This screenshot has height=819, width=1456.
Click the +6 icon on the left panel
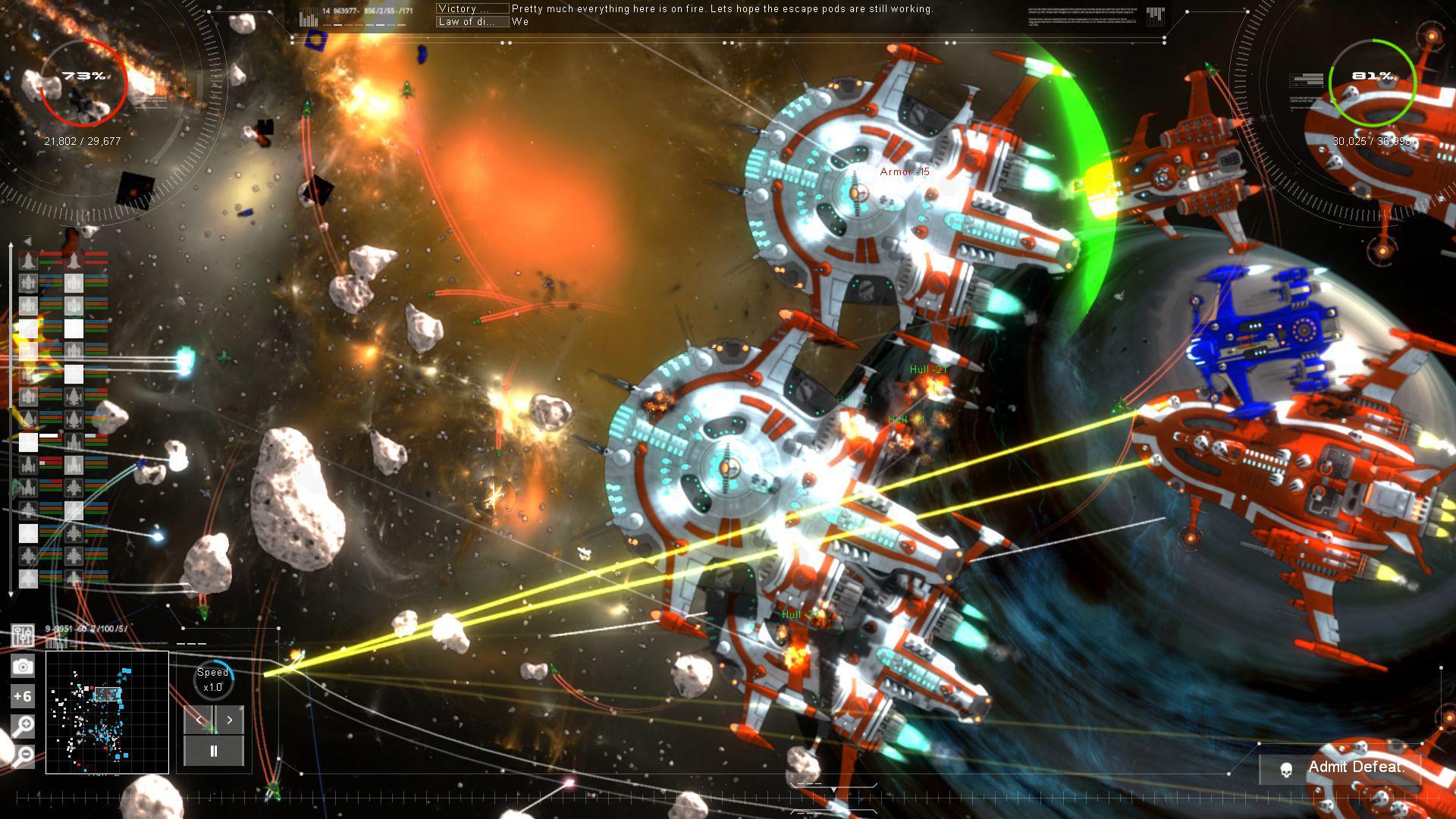tap(22, 695)
